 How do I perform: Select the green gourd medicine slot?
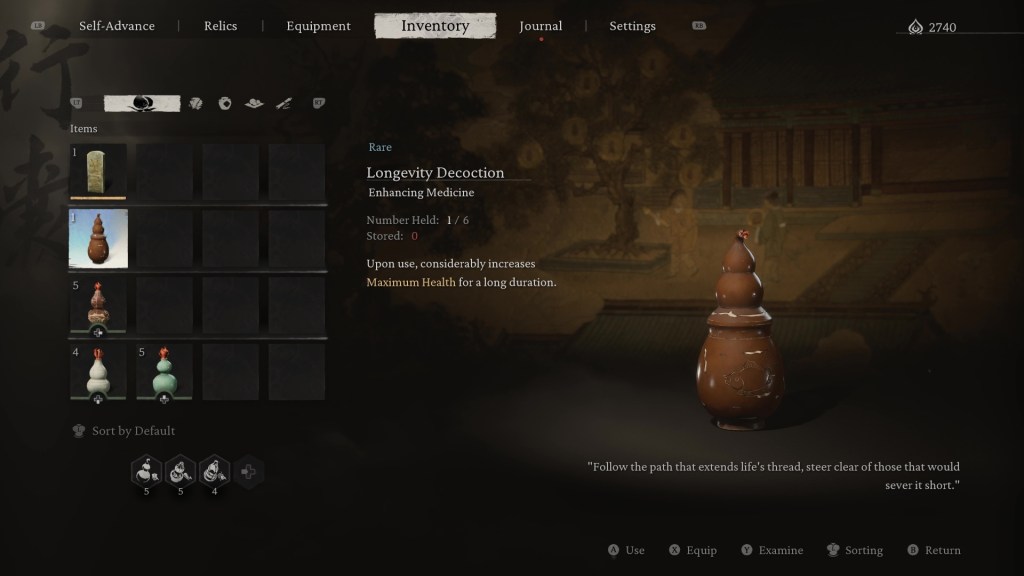click(164, 372)
